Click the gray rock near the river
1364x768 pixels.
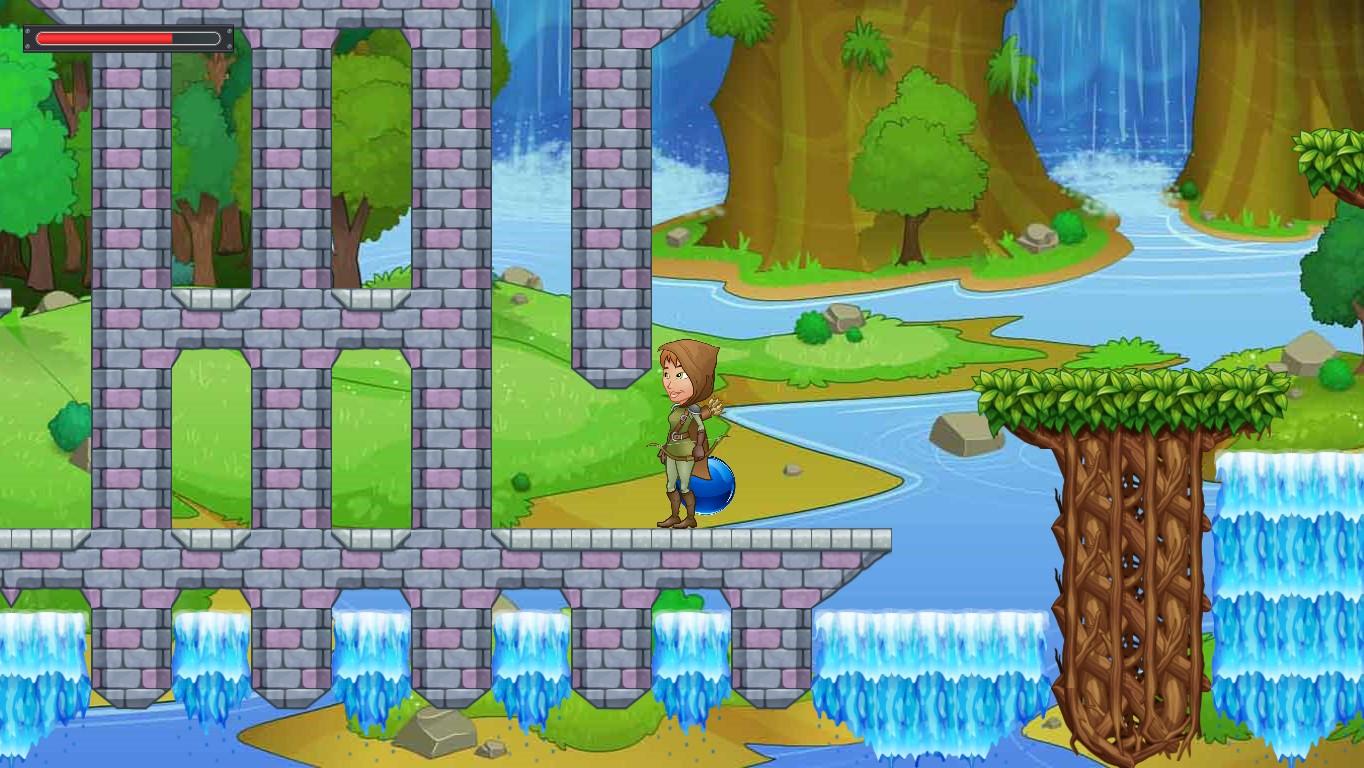(x=961, y=437)
